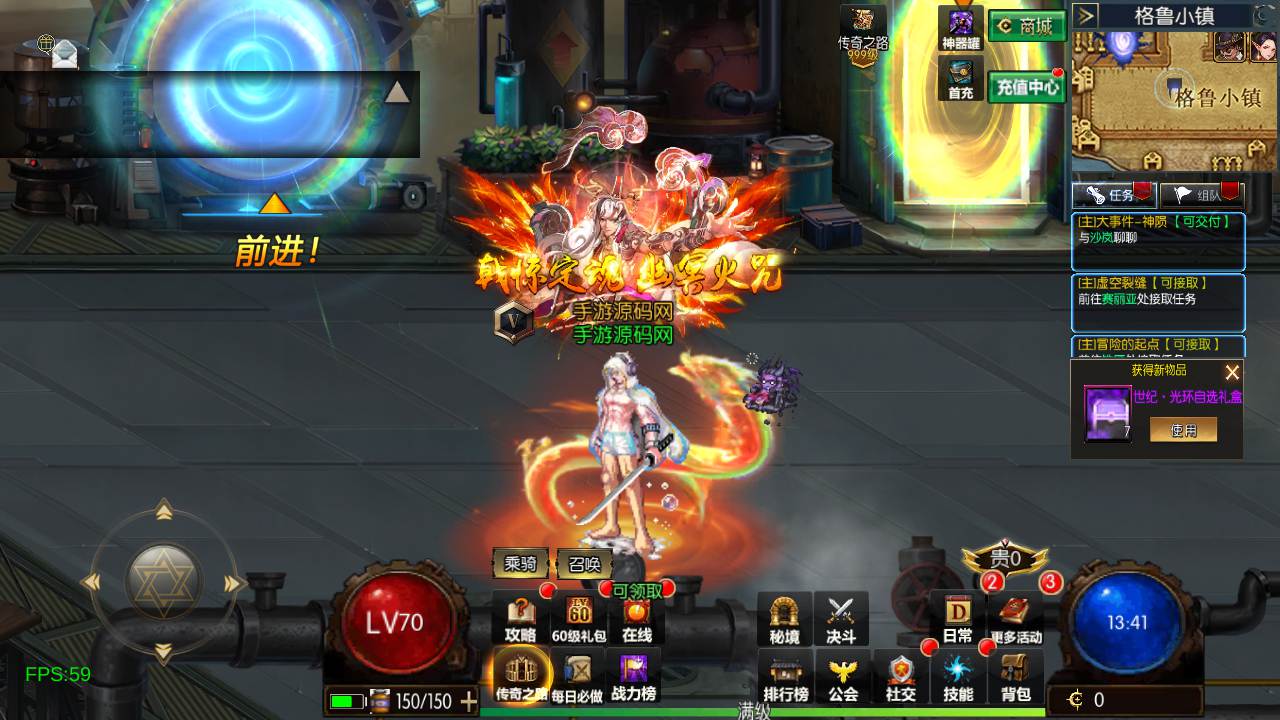Image resolution: width=1280 pixels, height=720 pixels.
Task: Tap the 召唤 summon button
Action: (584, 564)
